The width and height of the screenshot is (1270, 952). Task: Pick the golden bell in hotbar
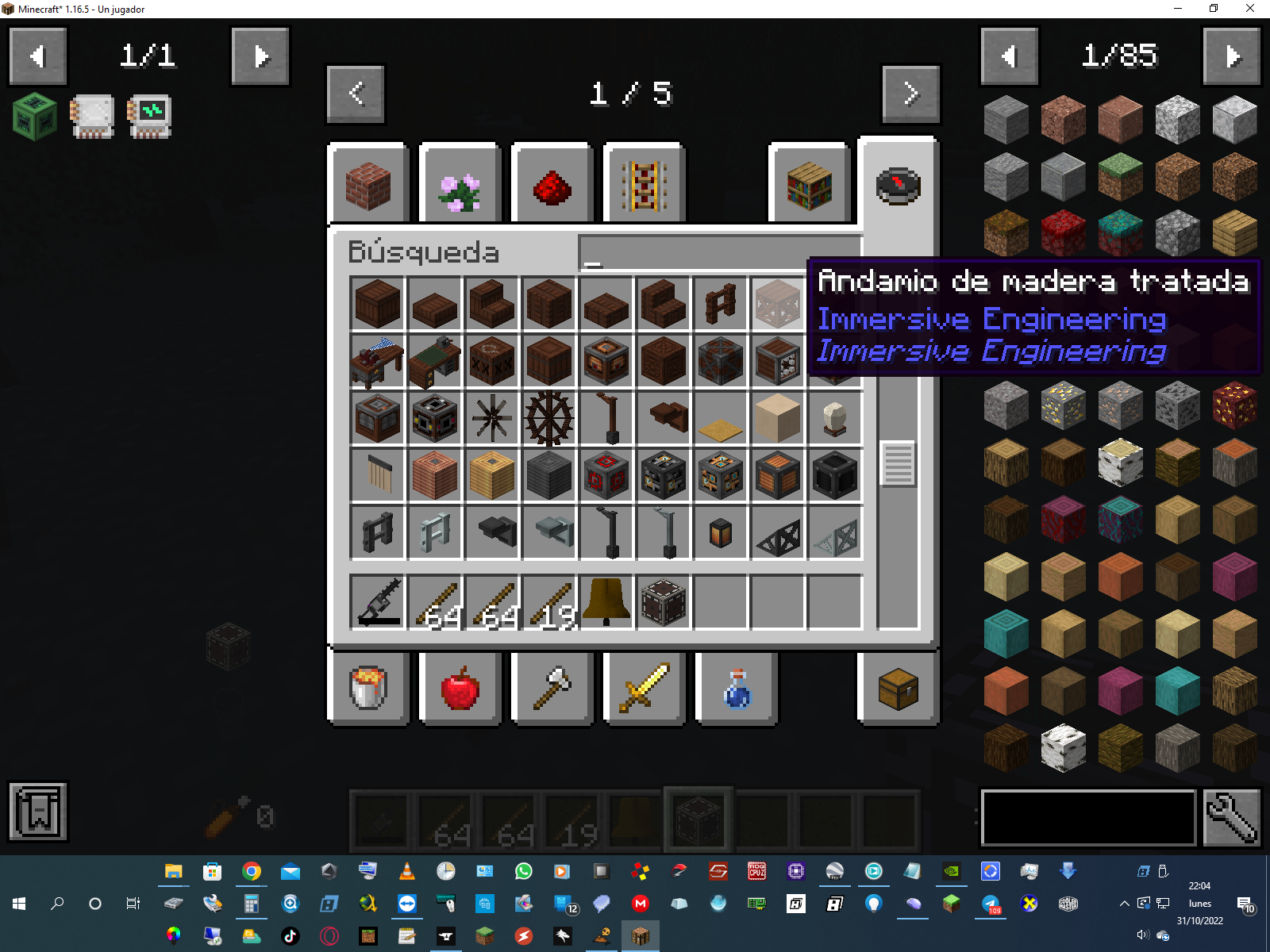606,603
